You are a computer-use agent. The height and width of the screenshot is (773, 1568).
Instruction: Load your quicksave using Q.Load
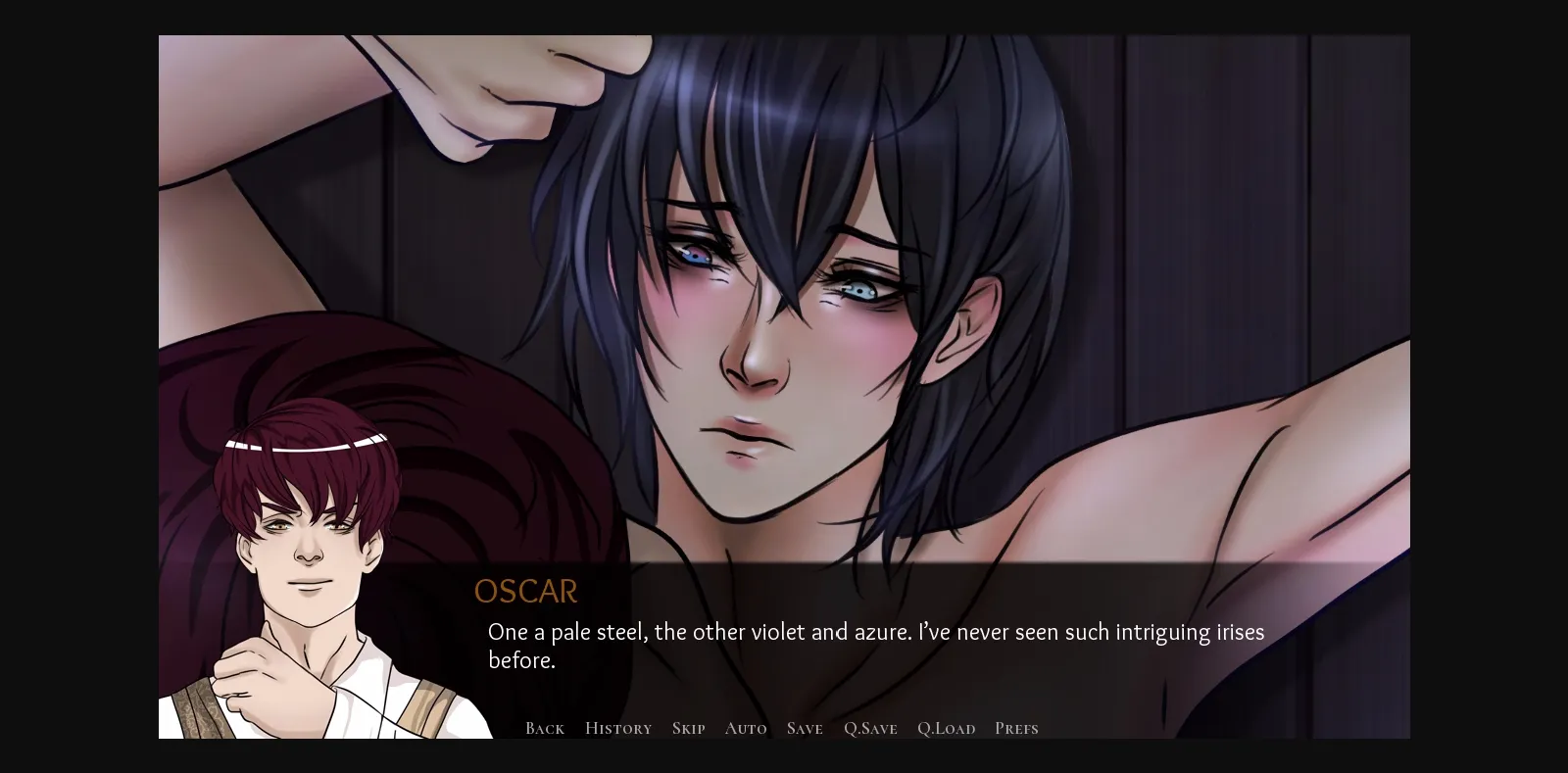tap(946, 728)
